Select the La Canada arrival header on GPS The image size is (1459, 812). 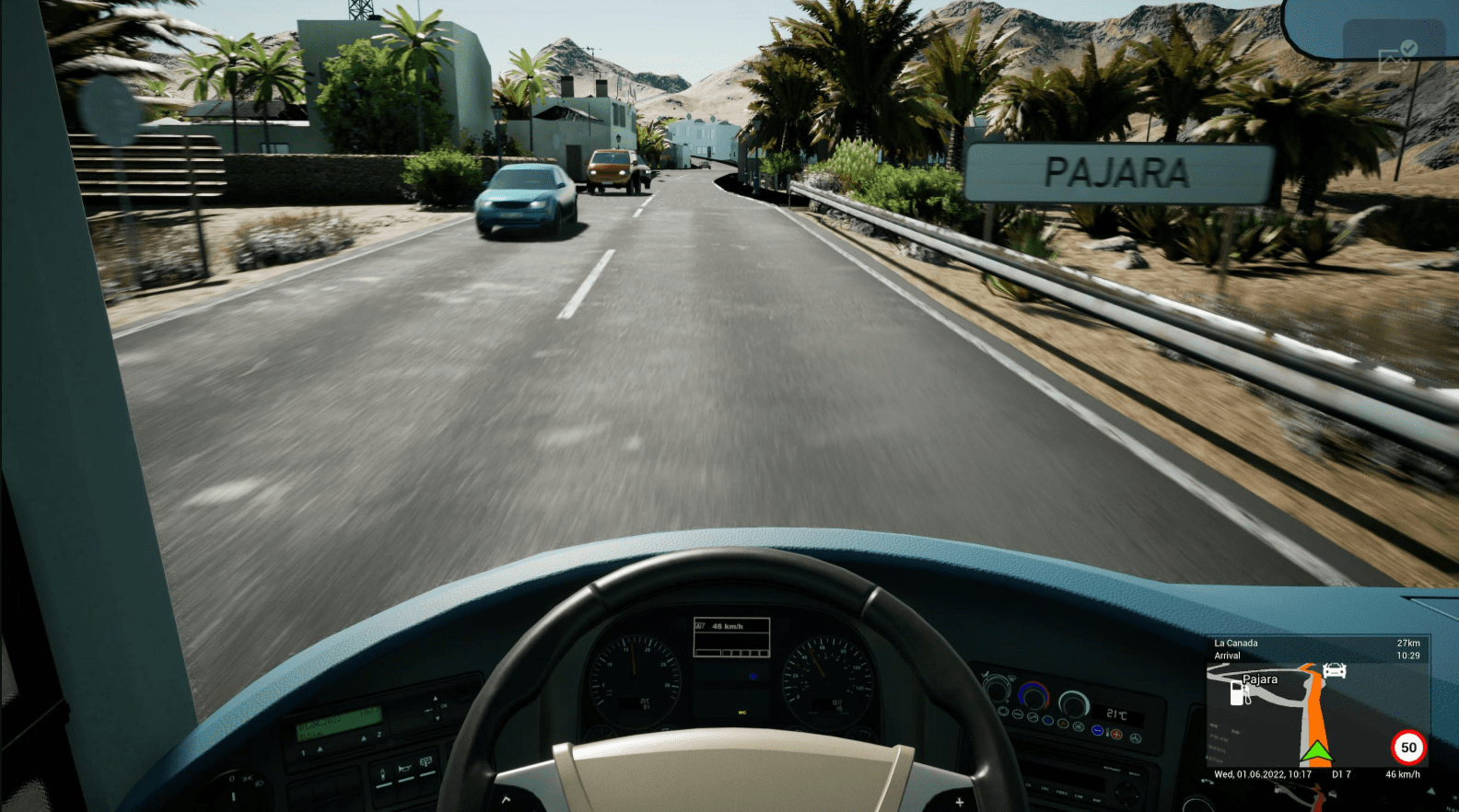coord(1235,644)
